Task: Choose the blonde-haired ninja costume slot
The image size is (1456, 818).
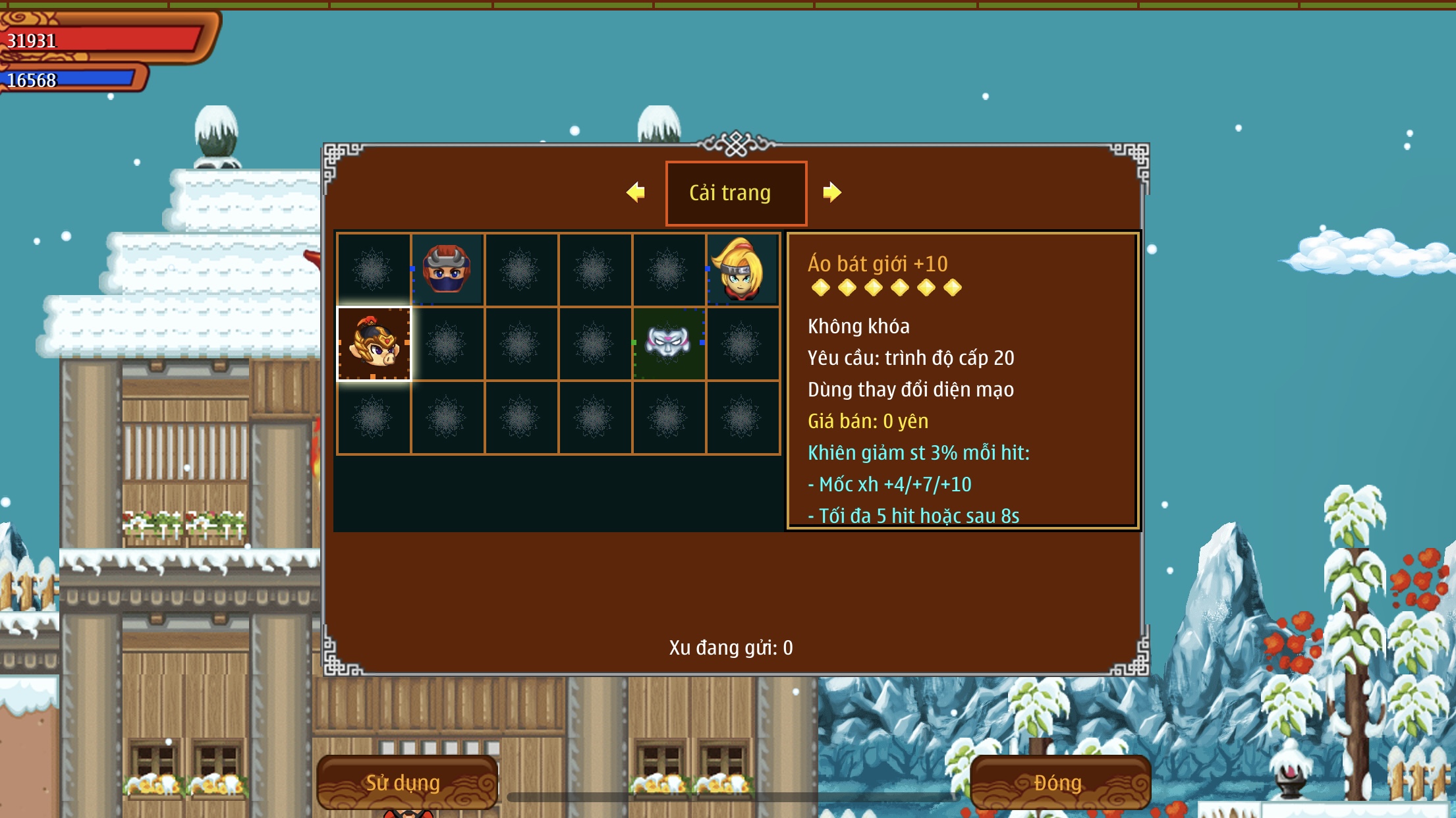Action: (x=742, y=269)
